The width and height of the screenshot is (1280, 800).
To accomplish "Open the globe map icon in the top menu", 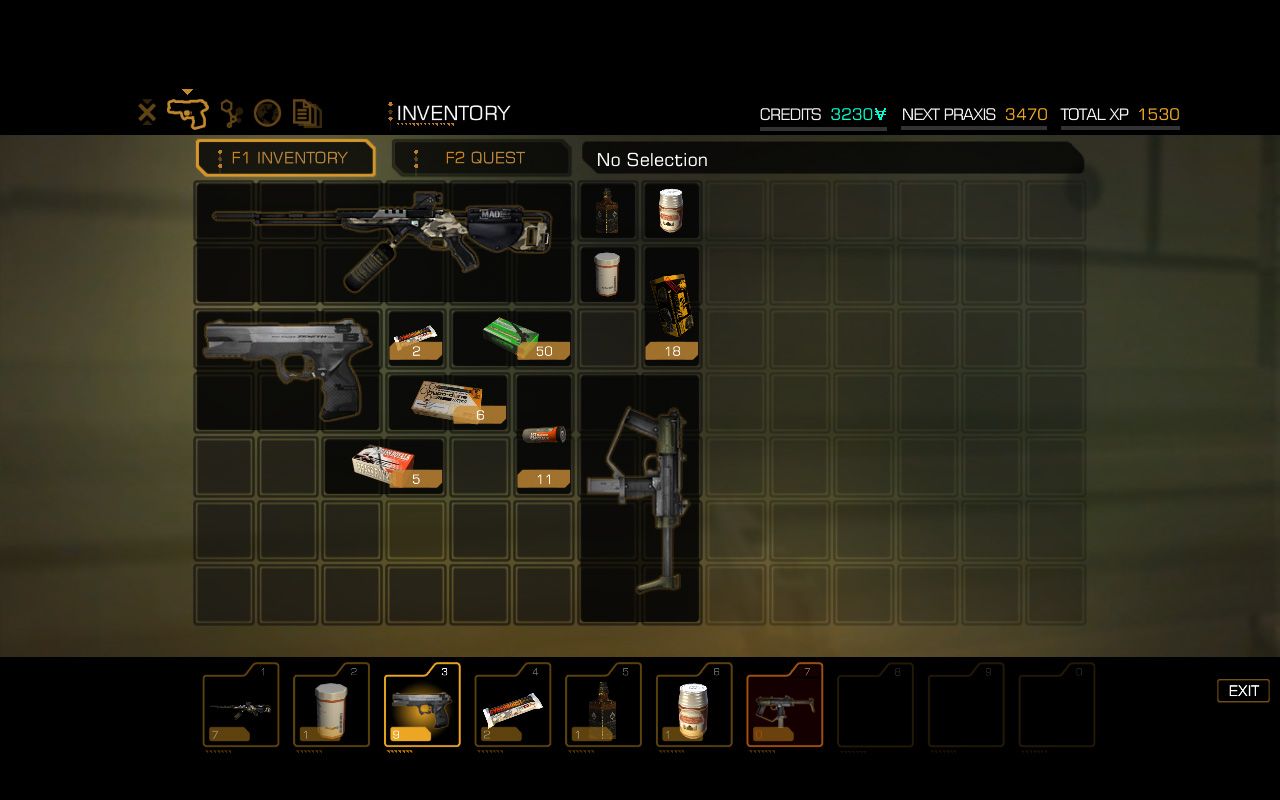I will (x=267, y=113).
